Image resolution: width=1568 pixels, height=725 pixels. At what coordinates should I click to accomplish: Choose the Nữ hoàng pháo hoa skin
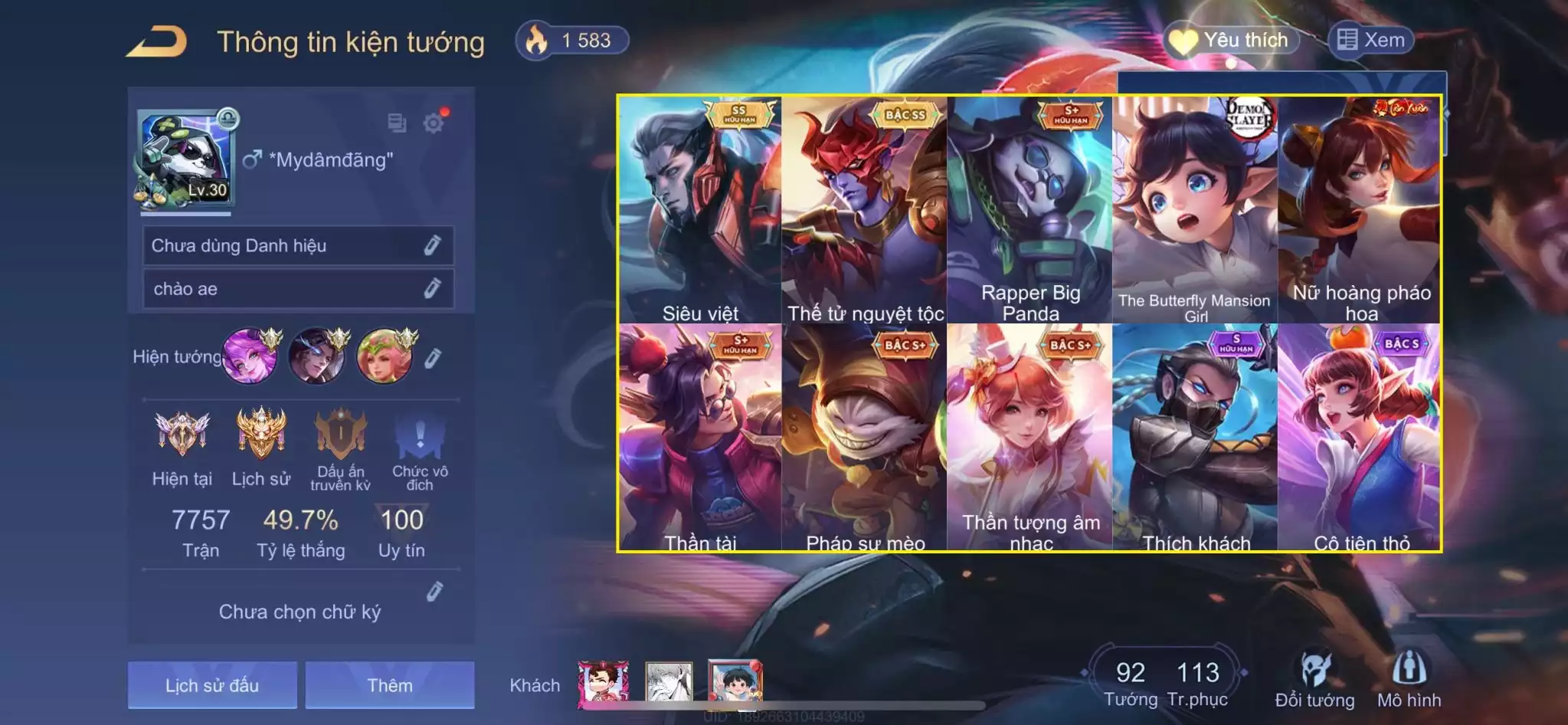pos(1360,210)
